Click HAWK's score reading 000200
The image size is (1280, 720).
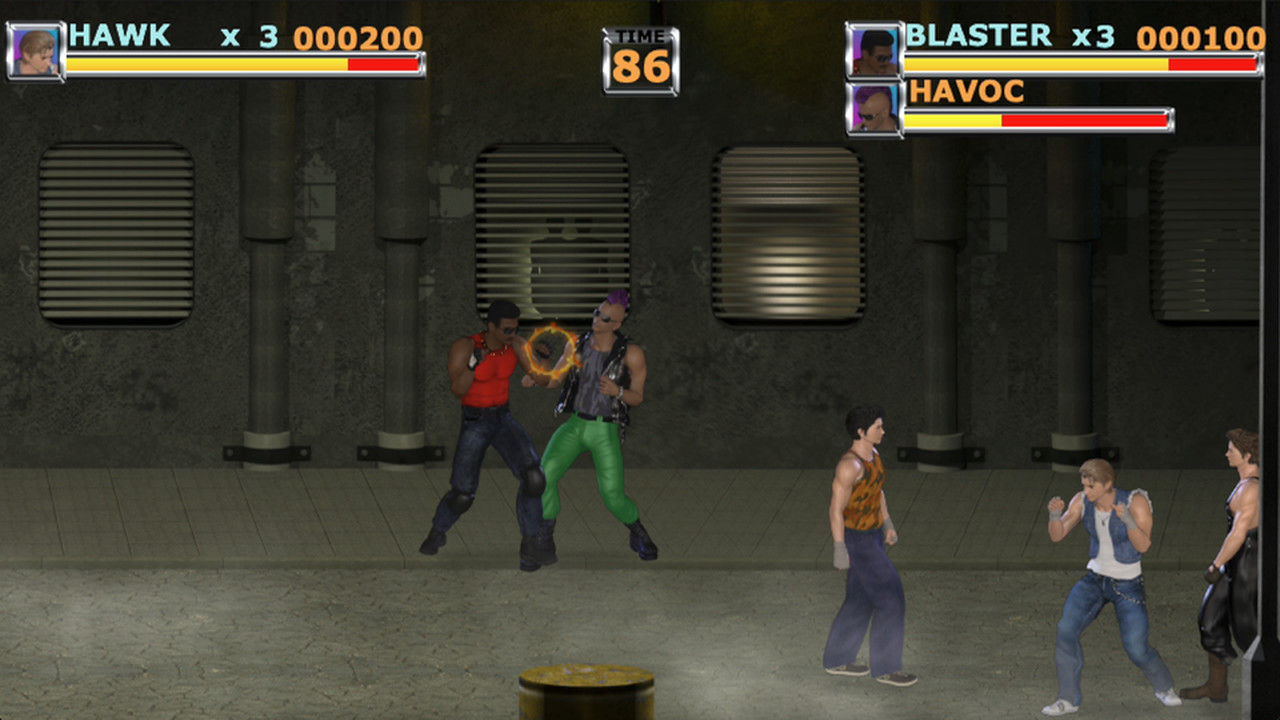click(357, 37)
